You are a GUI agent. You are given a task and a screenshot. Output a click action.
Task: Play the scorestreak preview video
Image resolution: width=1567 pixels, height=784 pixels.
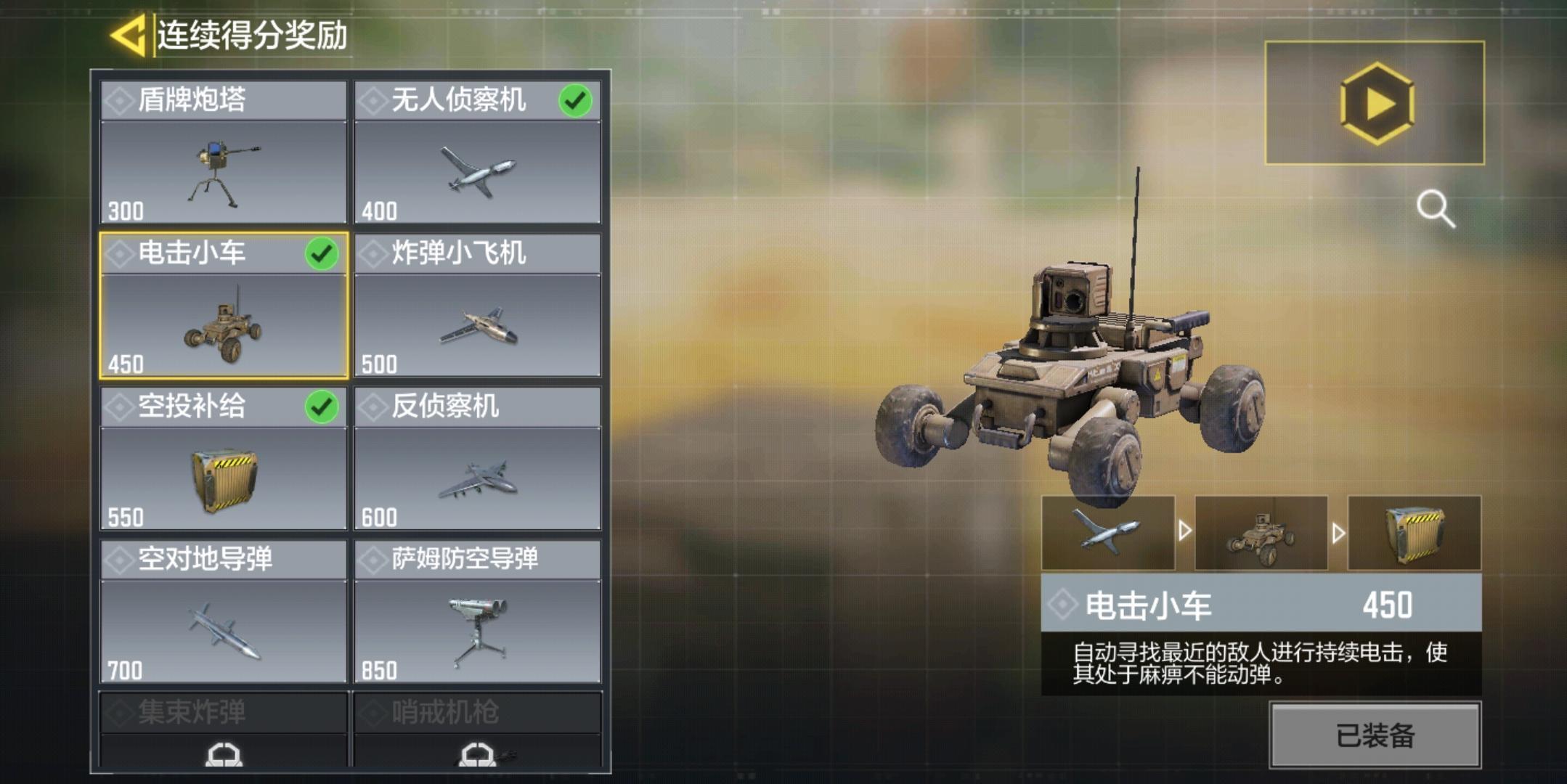pyautogui.click(x=1375, y=103)
